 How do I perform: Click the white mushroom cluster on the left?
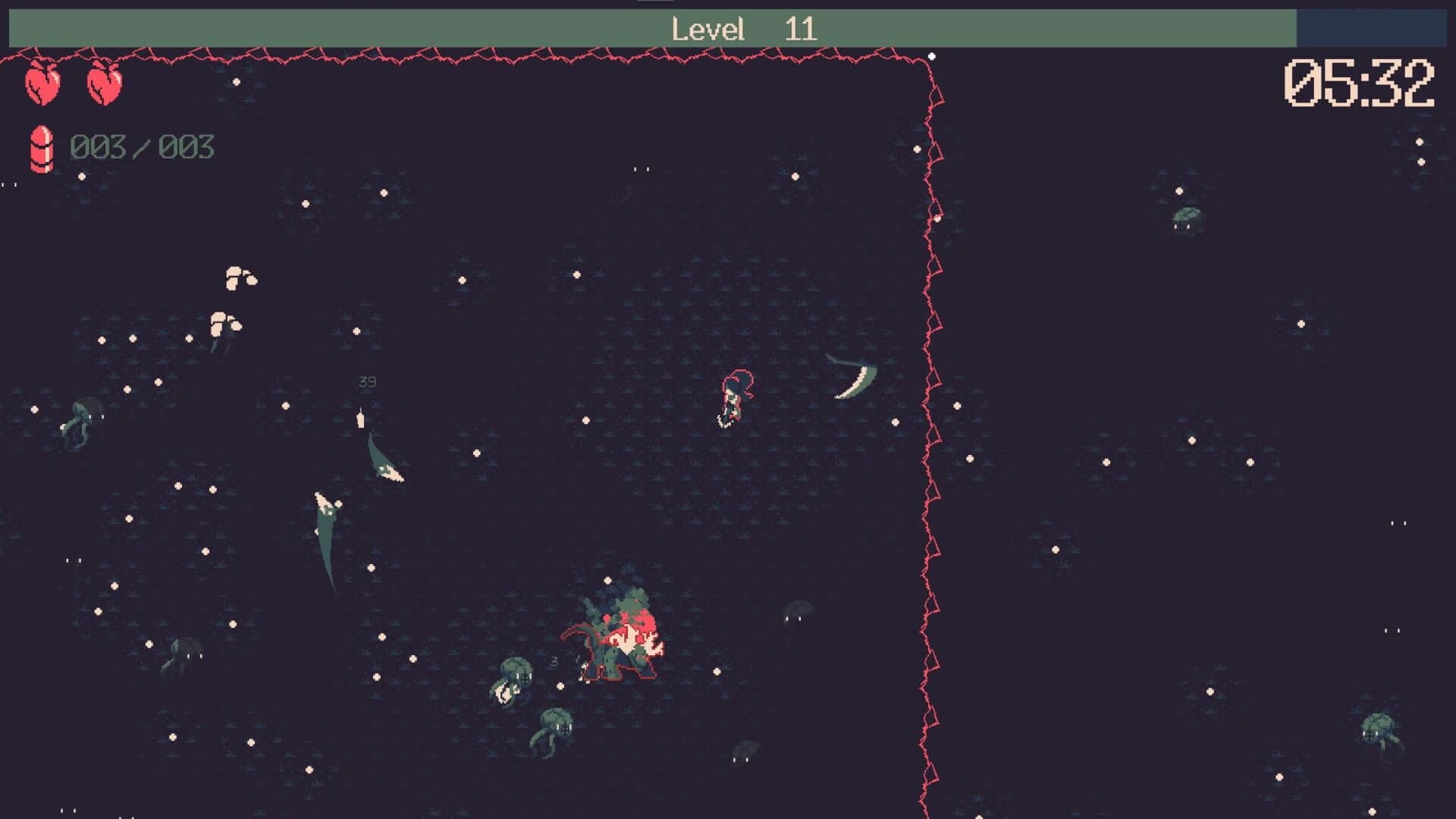[x=239, y=275]
